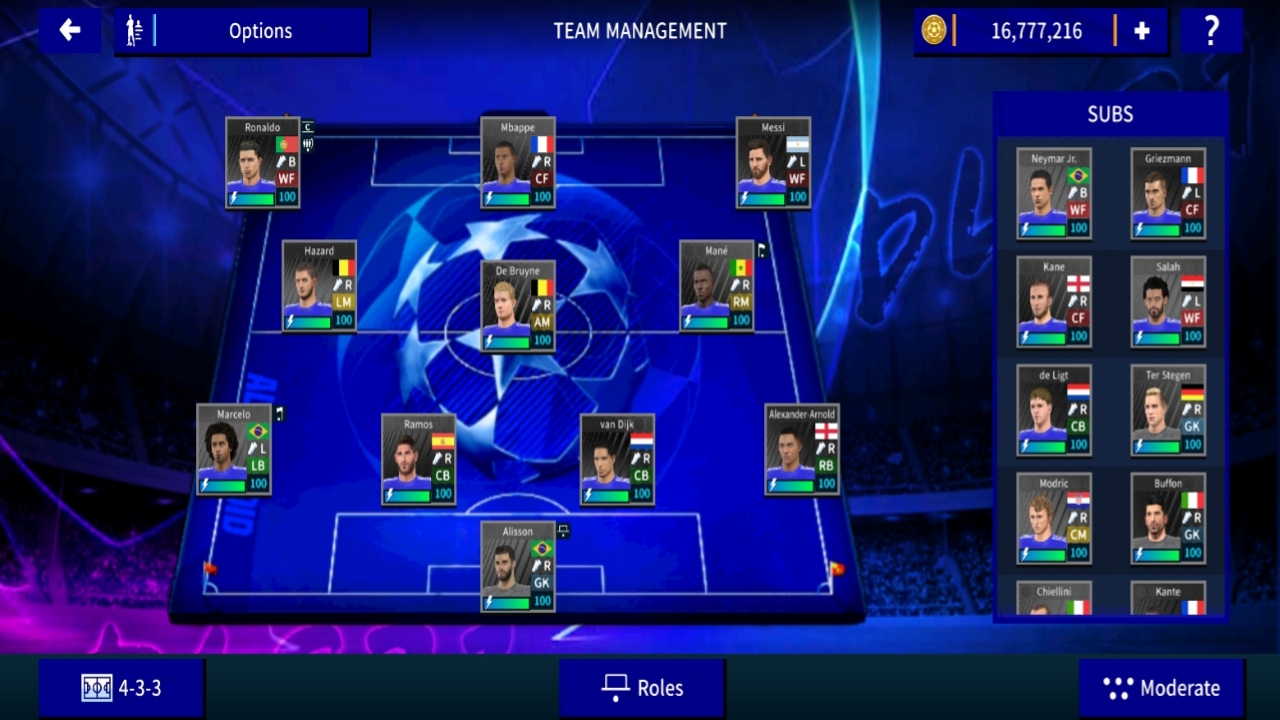The height and width of the screenshot is (720, 1280).
Task: Tap the captain armband icon beside Ronaldo
Action: click(307, 128)
